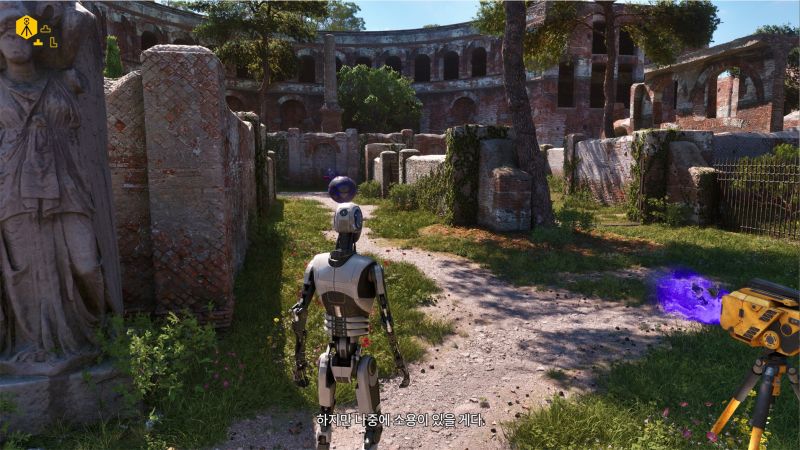Select the L-shaped tetromino piece icon

(x=53, y=42)
